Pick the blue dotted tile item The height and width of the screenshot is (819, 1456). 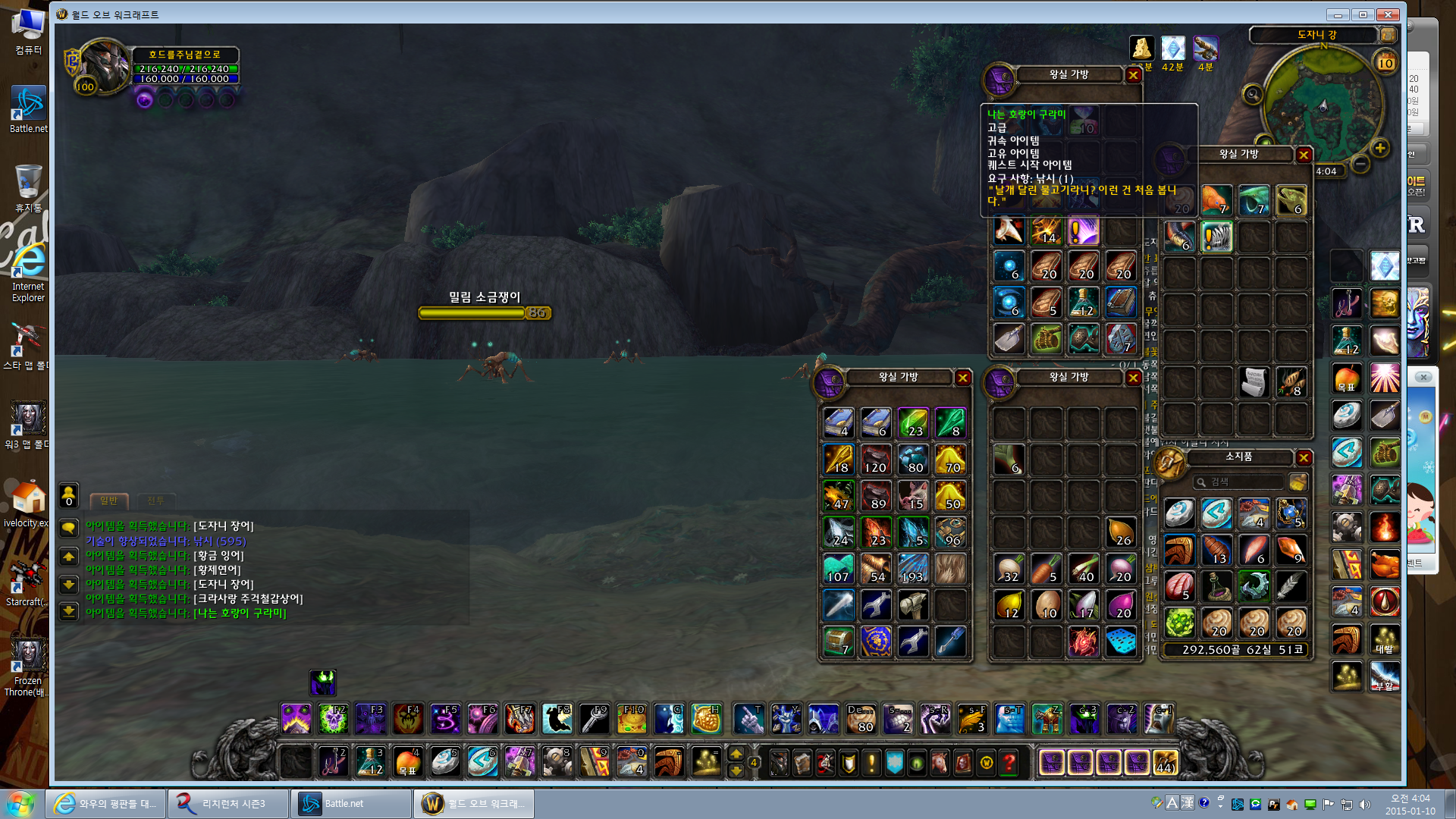[1121, 642]
